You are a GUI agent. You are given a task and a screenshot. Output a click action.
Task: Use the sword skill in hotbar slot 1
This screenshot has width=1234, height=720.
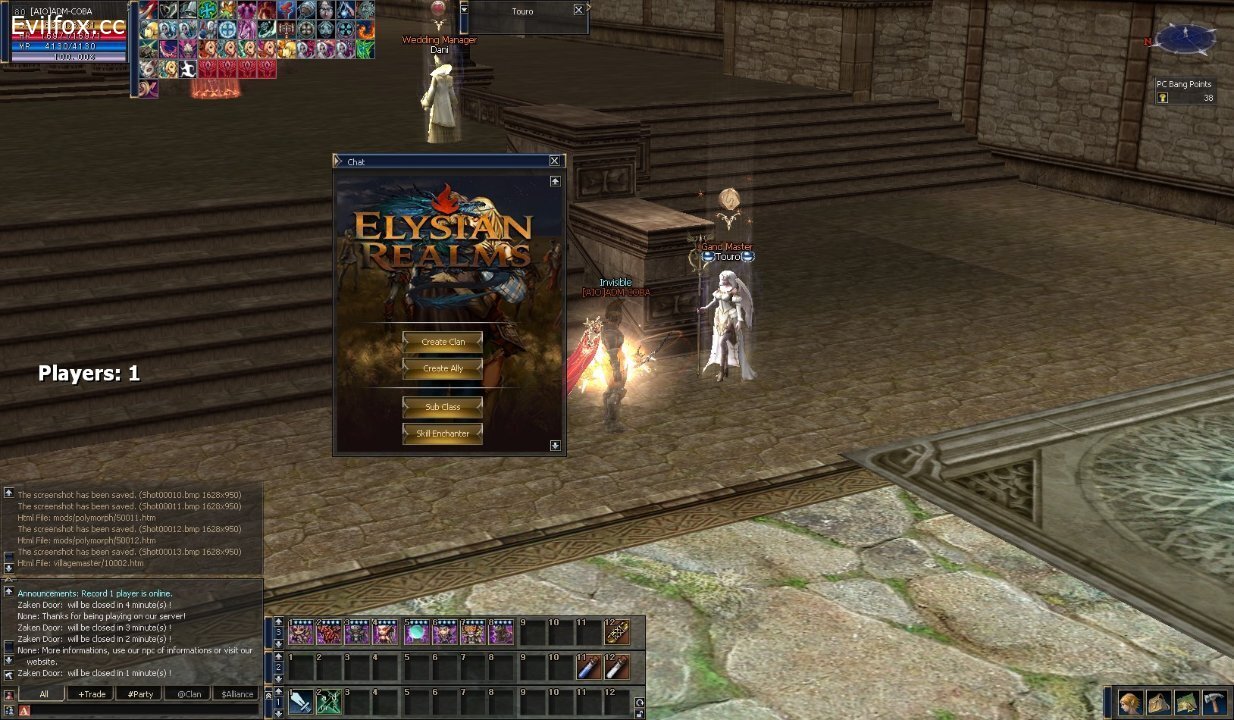pos(301,702)
